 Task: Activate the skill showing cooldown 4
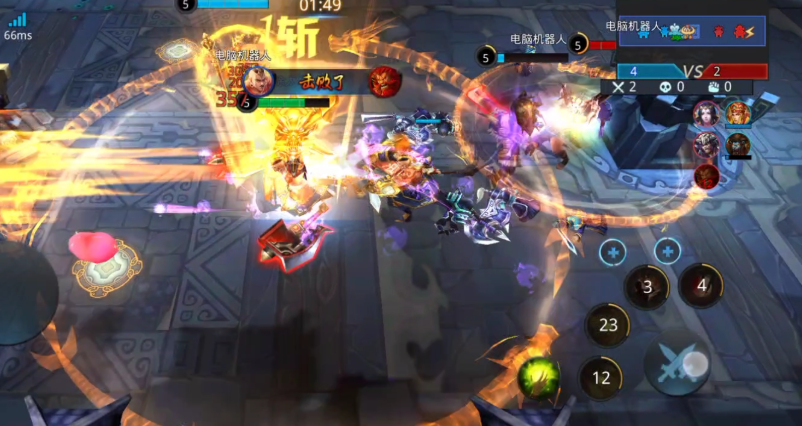701,285
